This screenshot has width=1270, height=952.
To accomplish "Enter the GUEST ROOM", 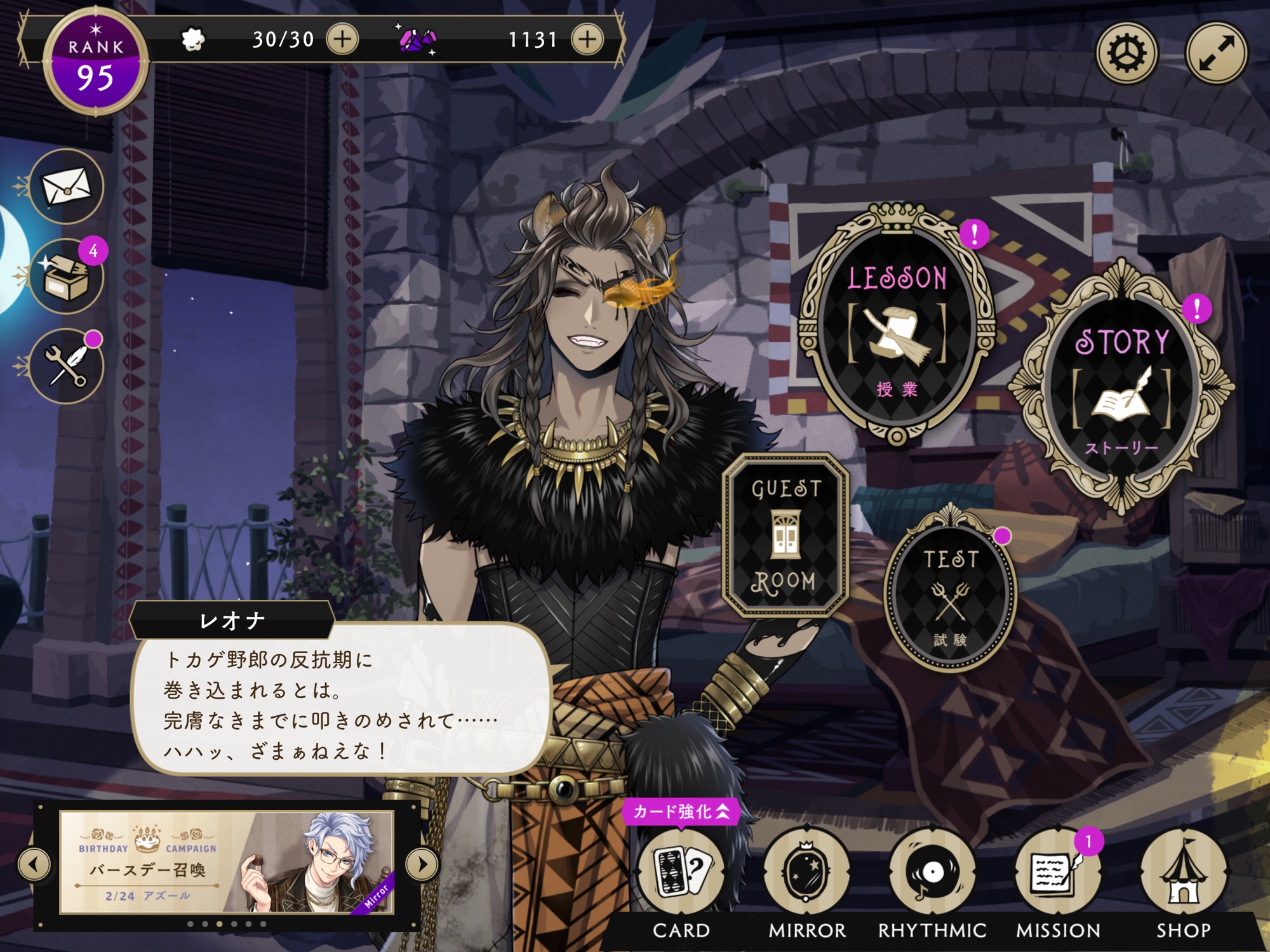I will 785,534.
